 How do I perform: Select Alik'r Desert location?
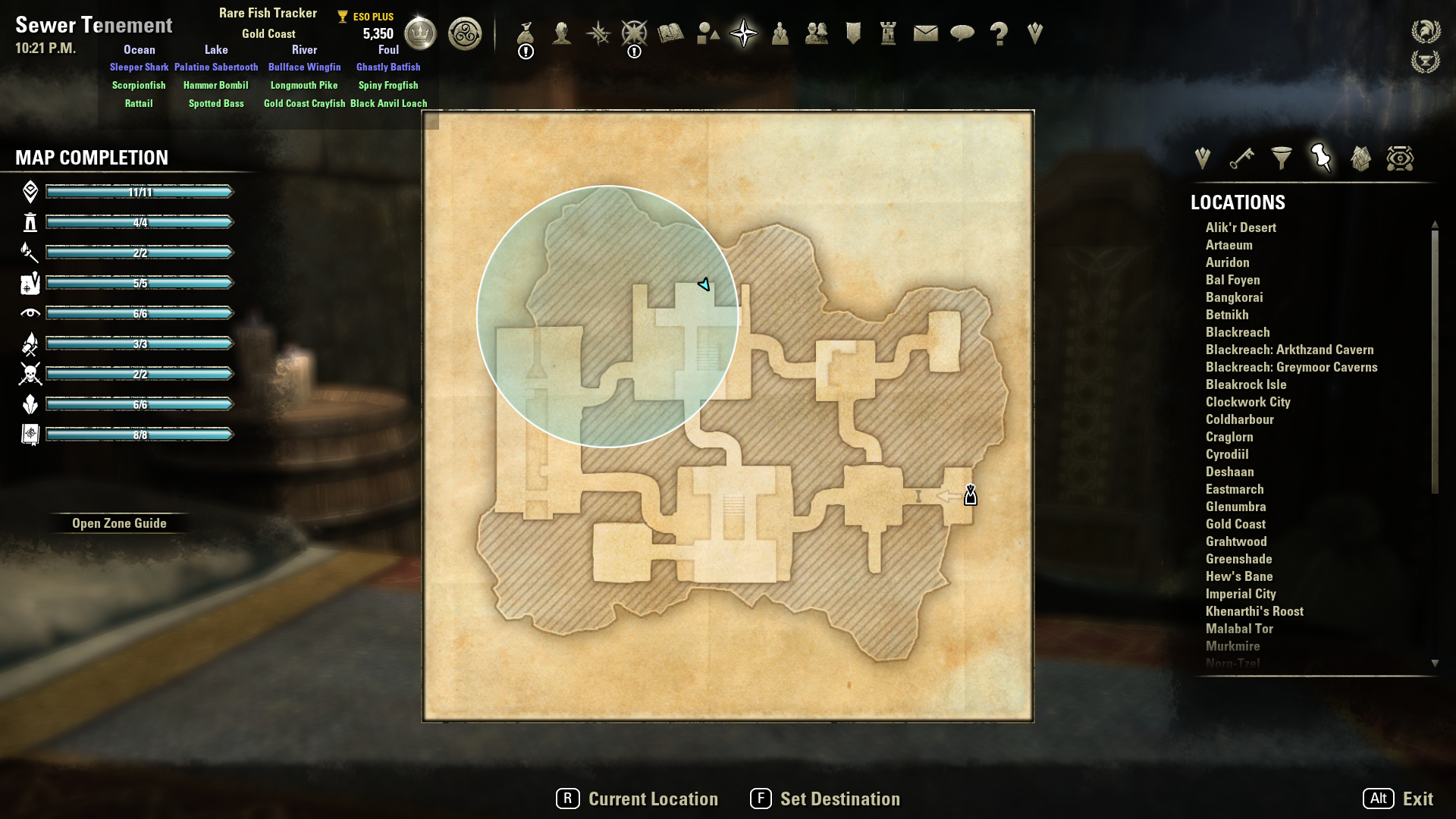click(x=1241, y=227)
